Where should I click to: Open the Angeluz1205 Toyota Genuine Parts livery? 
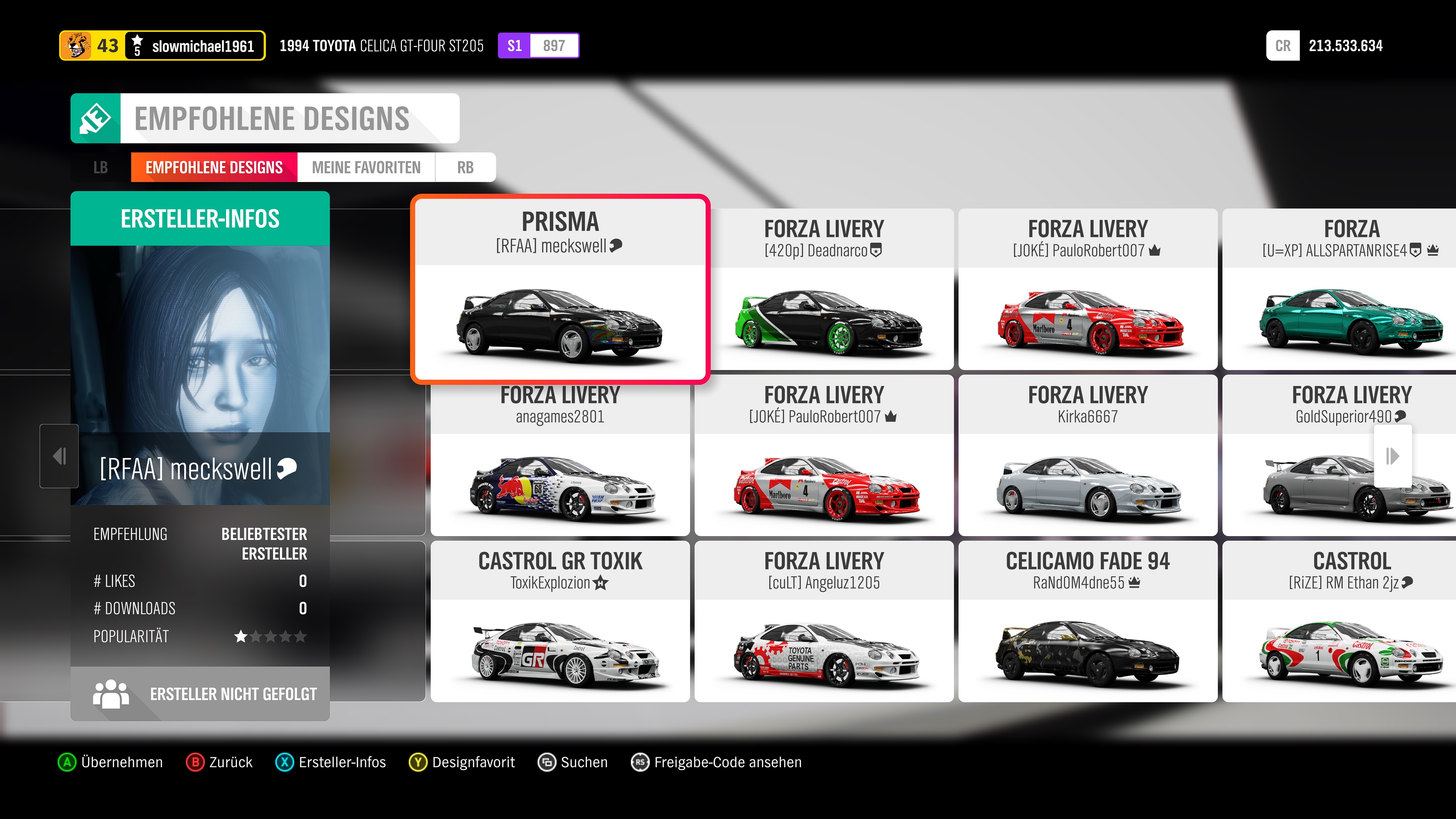tap(824, 621)
